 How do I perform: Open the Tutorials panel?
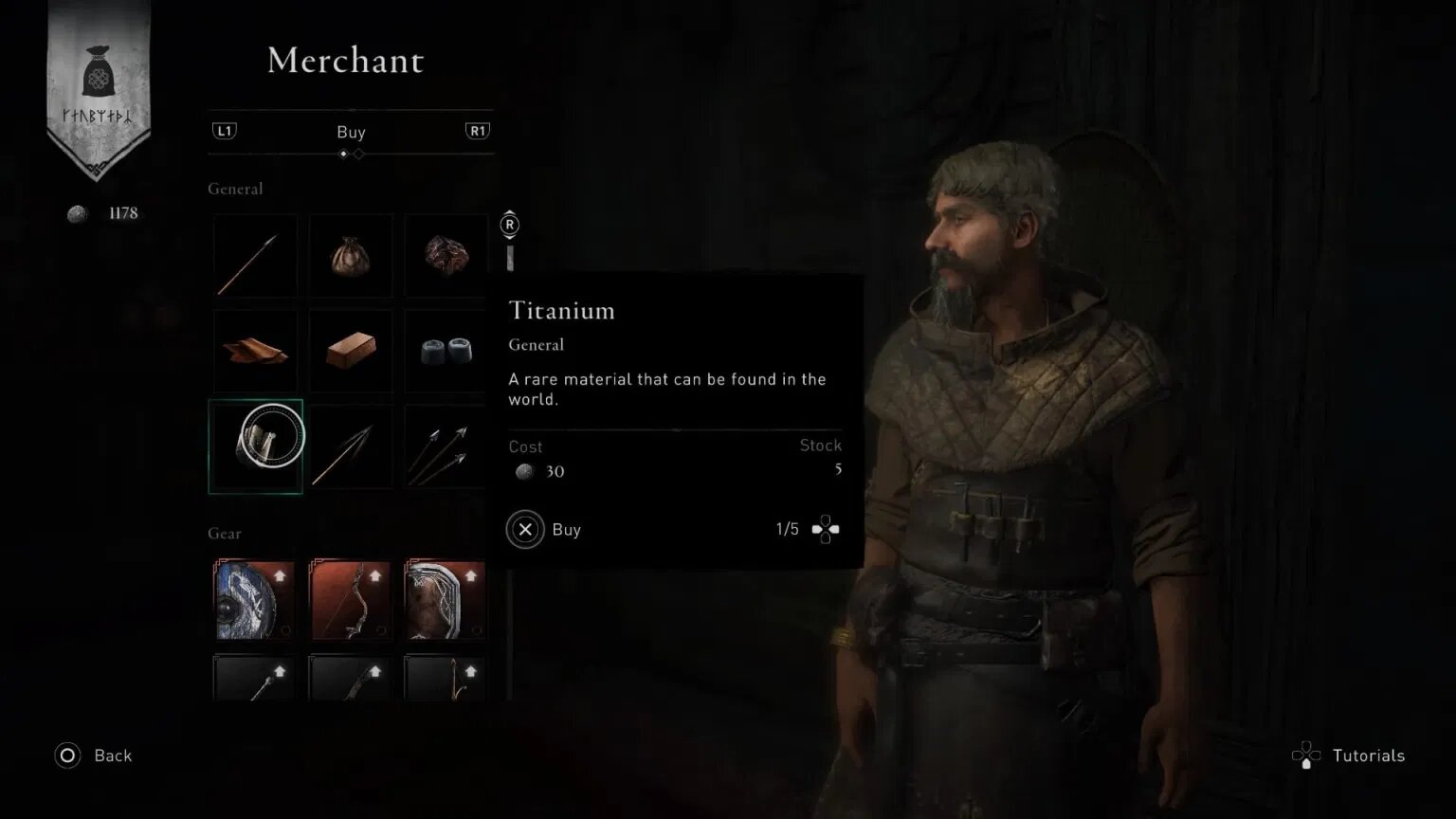pyautogui.click(x=1349, y=755)
